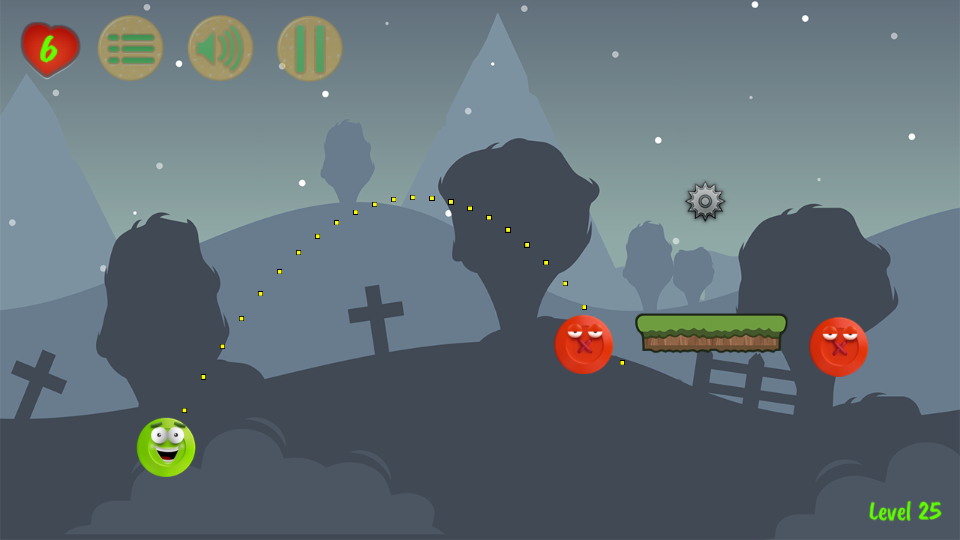Toggle the sound speaker button
The width and height of the screenshot is (960, 540).
click(220, 48)
